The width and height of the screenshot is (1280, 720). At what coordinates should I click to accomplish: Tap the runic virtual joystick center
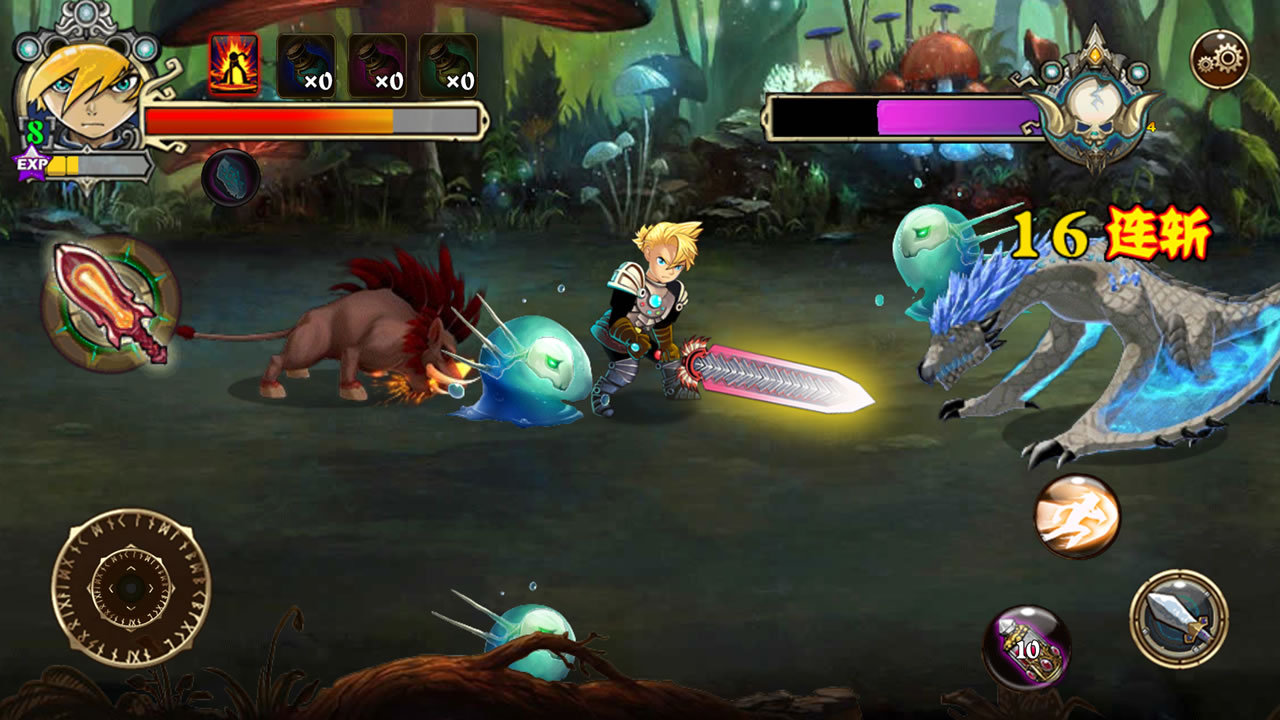[131, 587]
